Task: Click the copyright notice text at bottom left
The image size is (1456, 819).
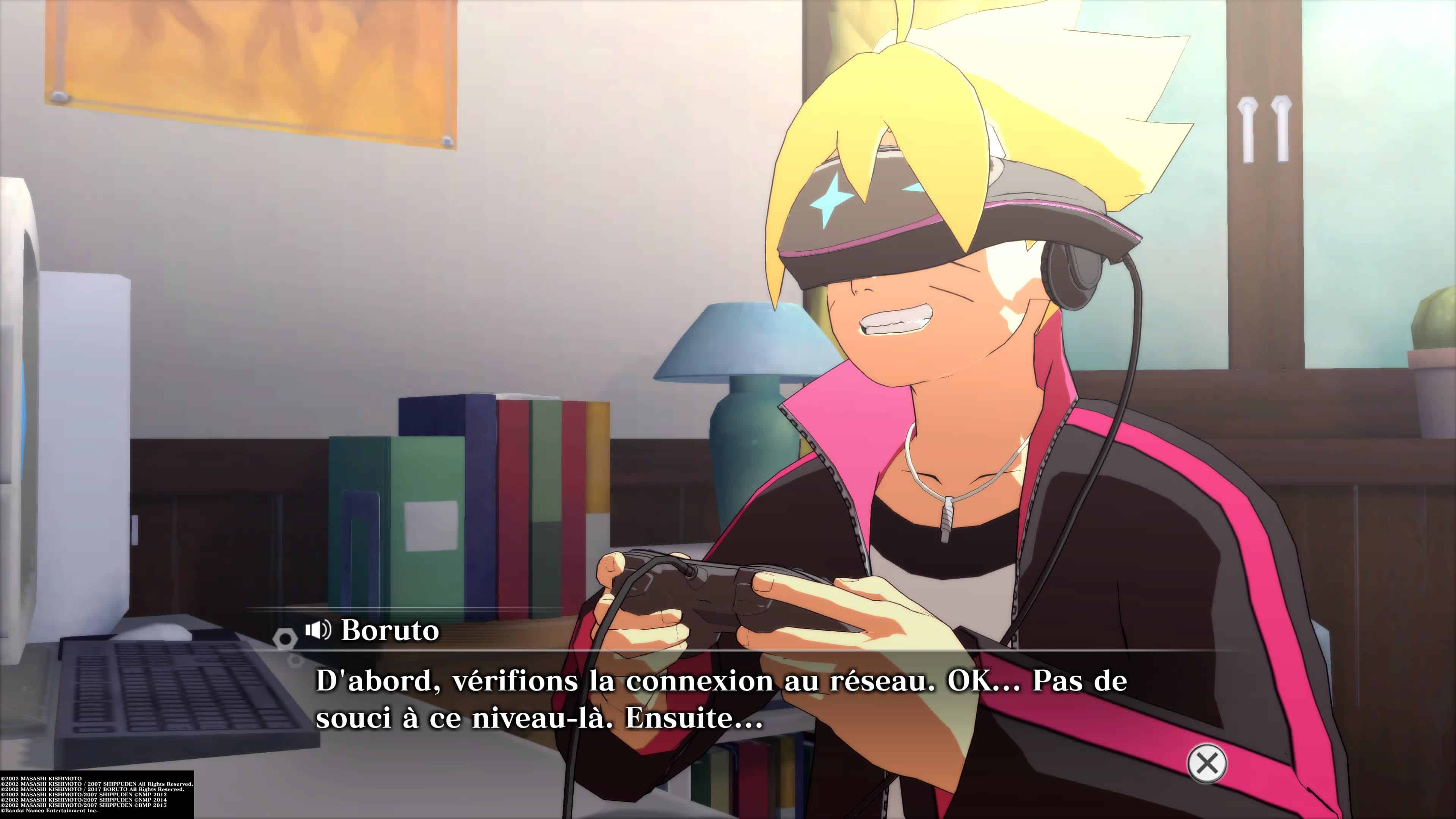Action: tap(96, 791)
